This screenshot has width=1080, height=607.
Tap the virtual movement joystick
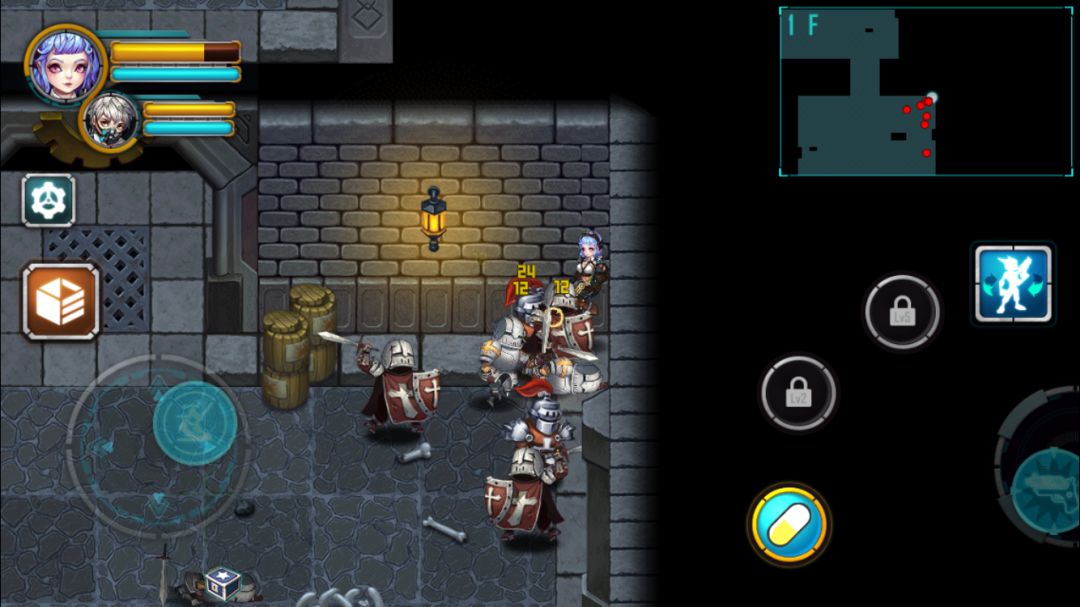(194, 424)
